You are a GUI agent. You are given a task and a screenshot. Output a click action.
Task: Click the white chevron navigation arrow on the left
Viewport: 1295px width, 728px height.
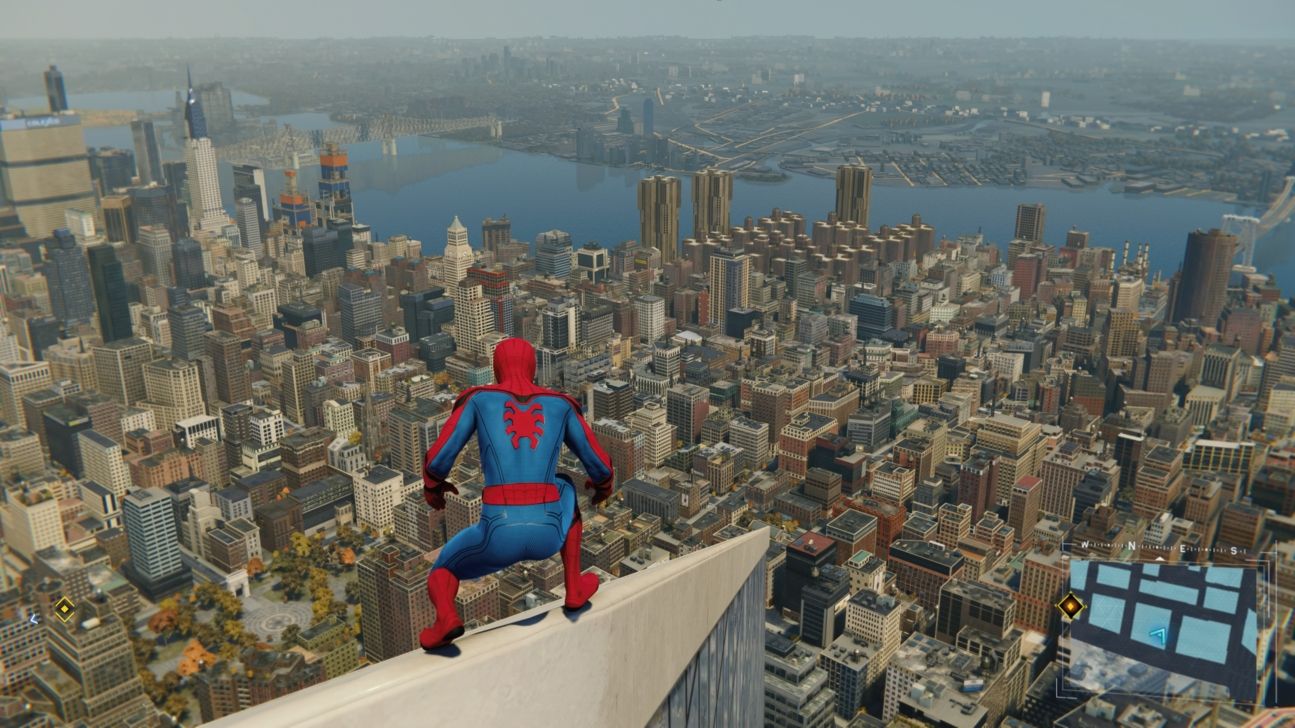33,620
